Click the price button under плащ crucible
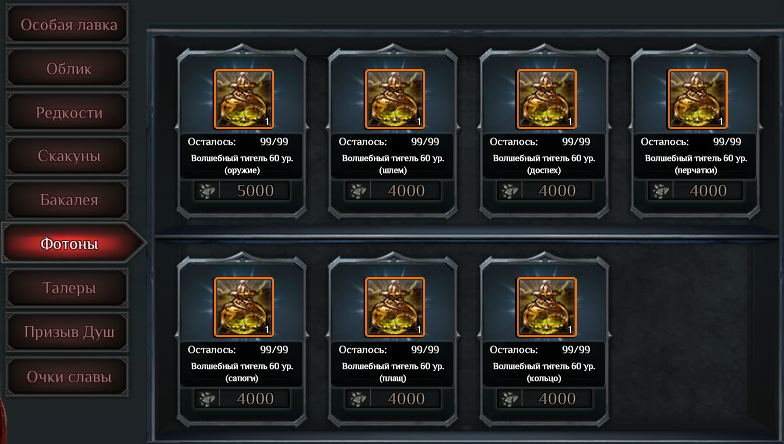Image resolution: width=784 pixels, height=444 pixels. pos(395,399)
